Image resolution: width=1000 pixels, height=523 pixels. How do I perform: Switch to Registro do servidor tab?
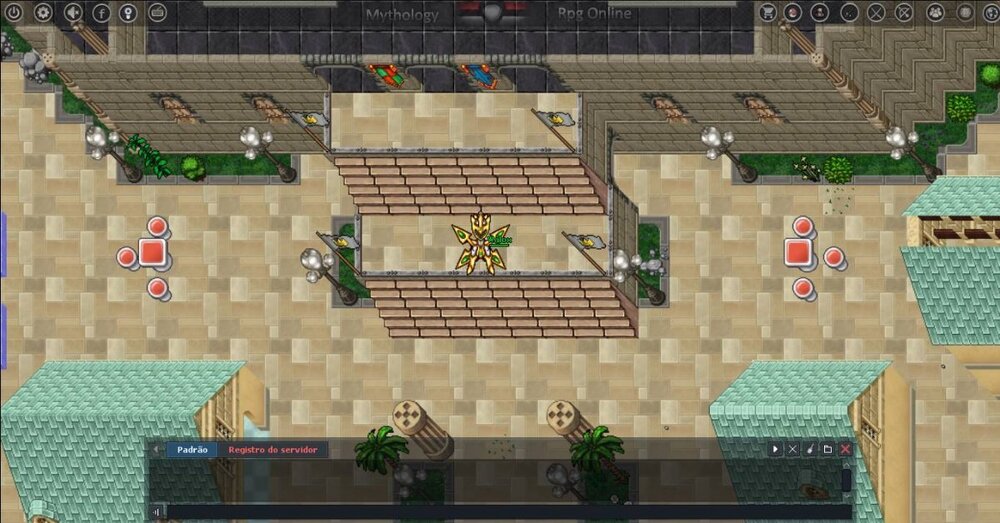pos(272,450)
